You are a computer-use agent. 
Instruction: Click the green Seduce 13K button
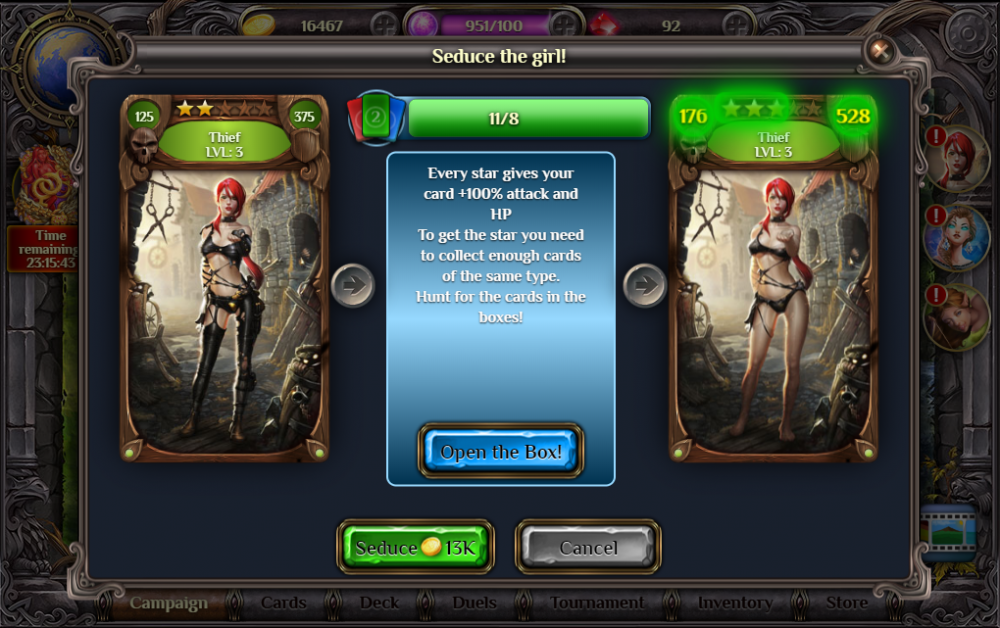pyautogui.click(x=416, y=547)
